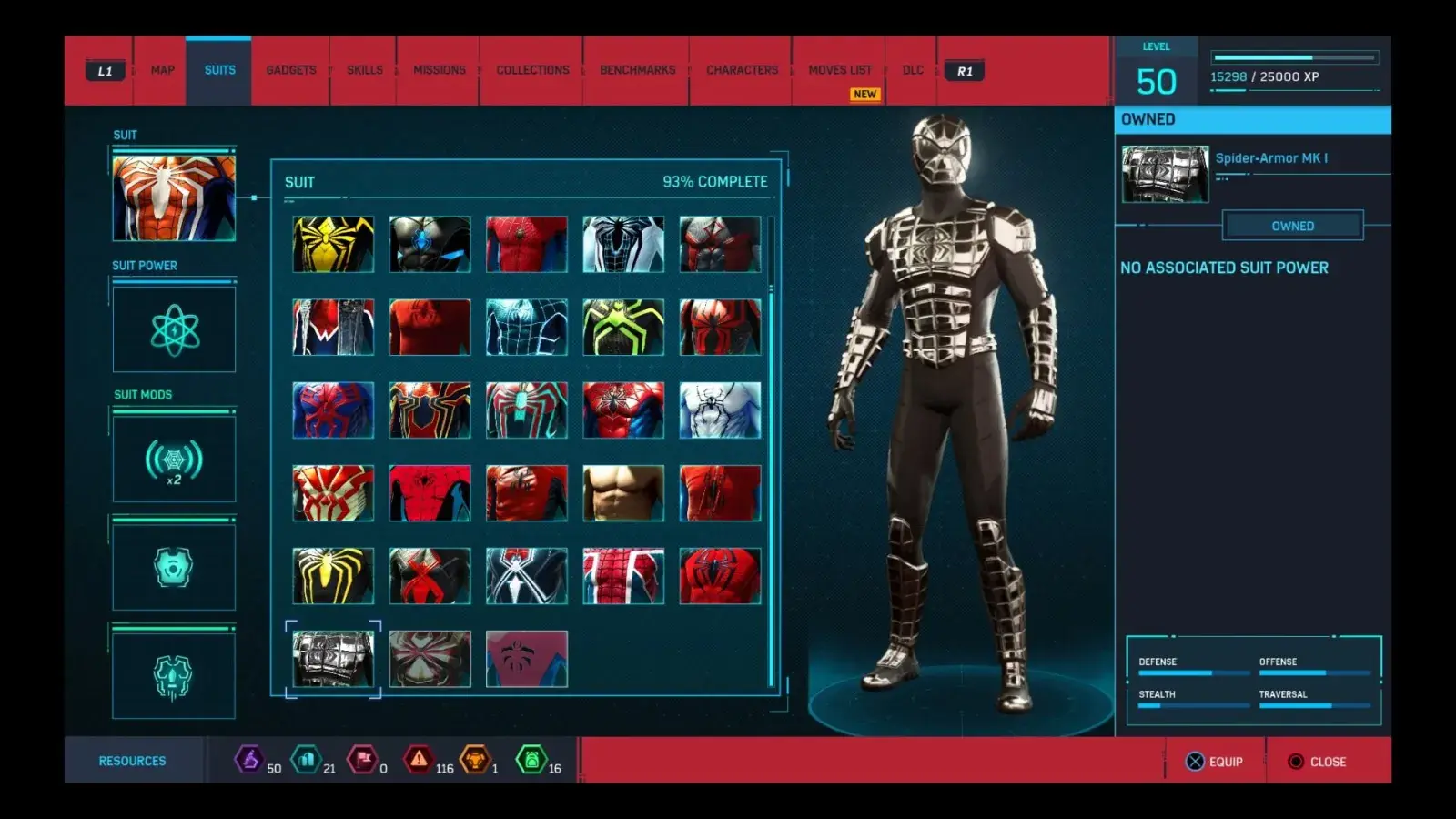Open the DLC tab
Viewport: 1456px width, 819px height.
pyautogui.click(x=912, y=69)
